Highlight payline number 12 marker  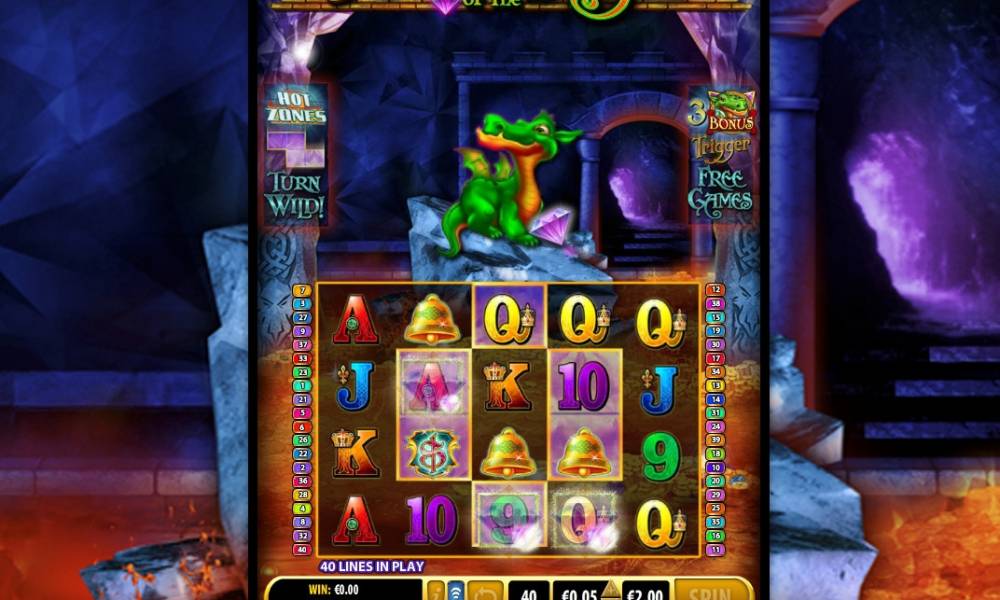point(715,290)
